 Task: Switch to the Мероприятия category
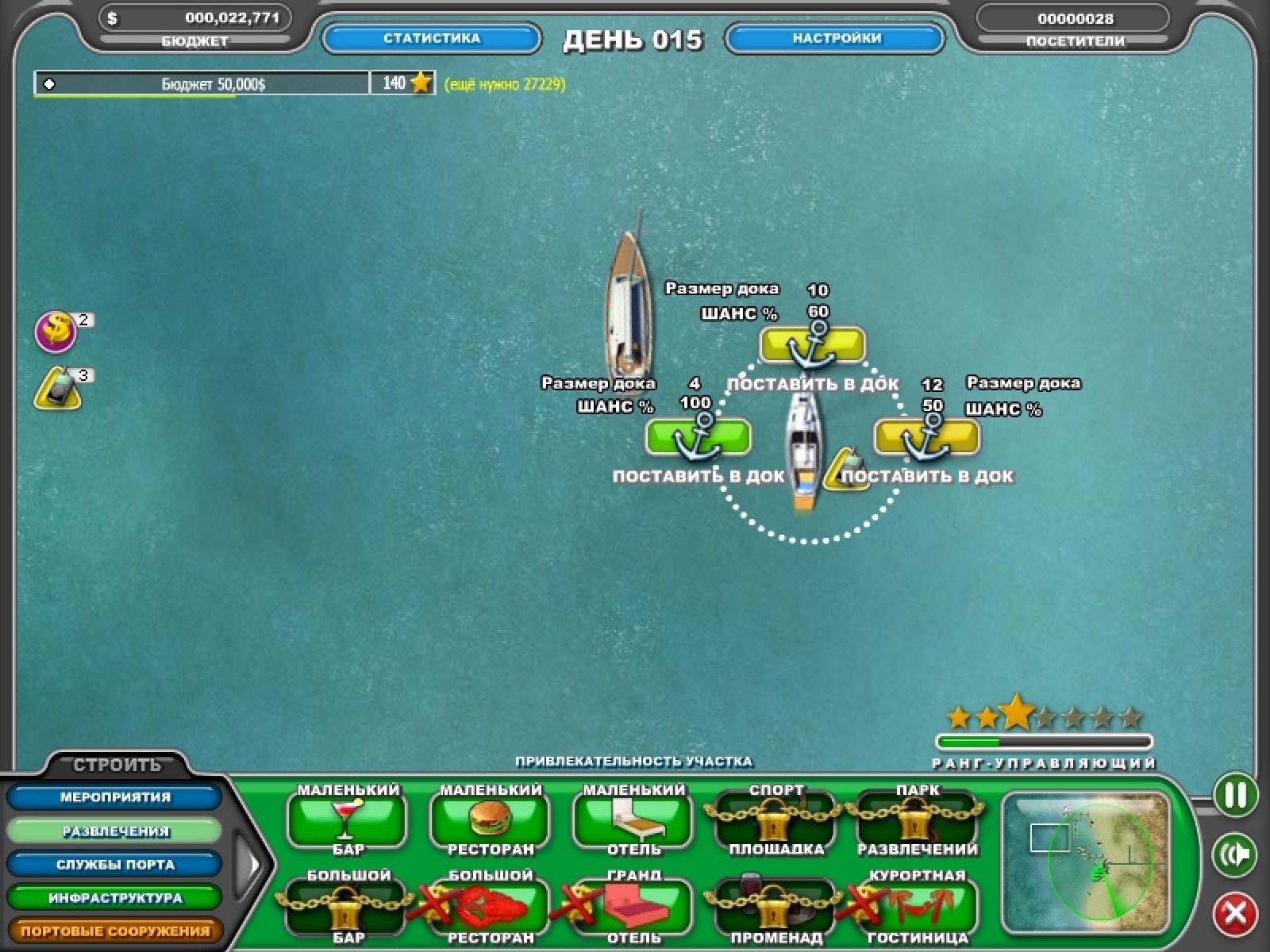115,797
